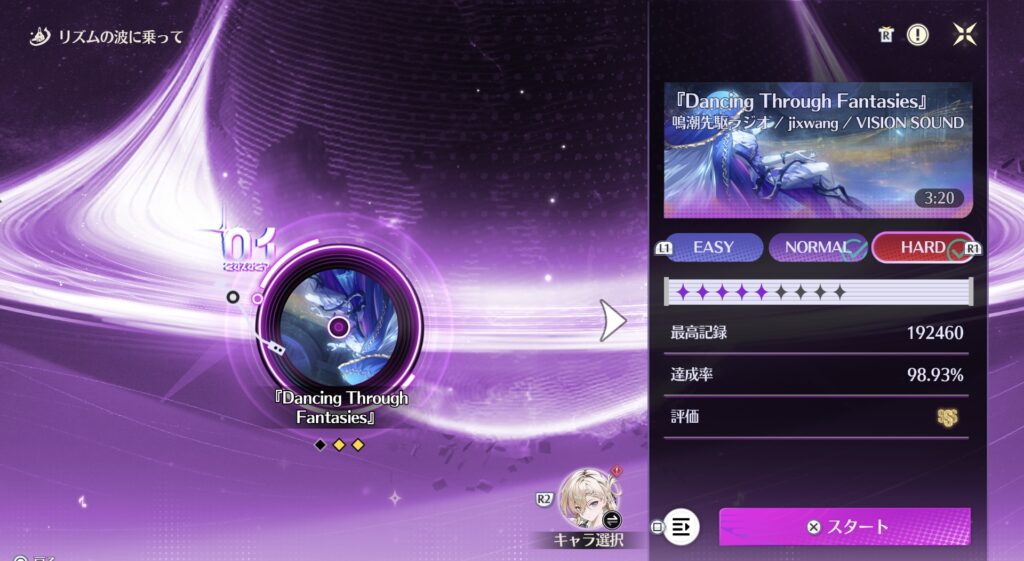Switch to NORMAL difficulty
Viewport: 1024px width, 561px height.
(x=817, y=247)
